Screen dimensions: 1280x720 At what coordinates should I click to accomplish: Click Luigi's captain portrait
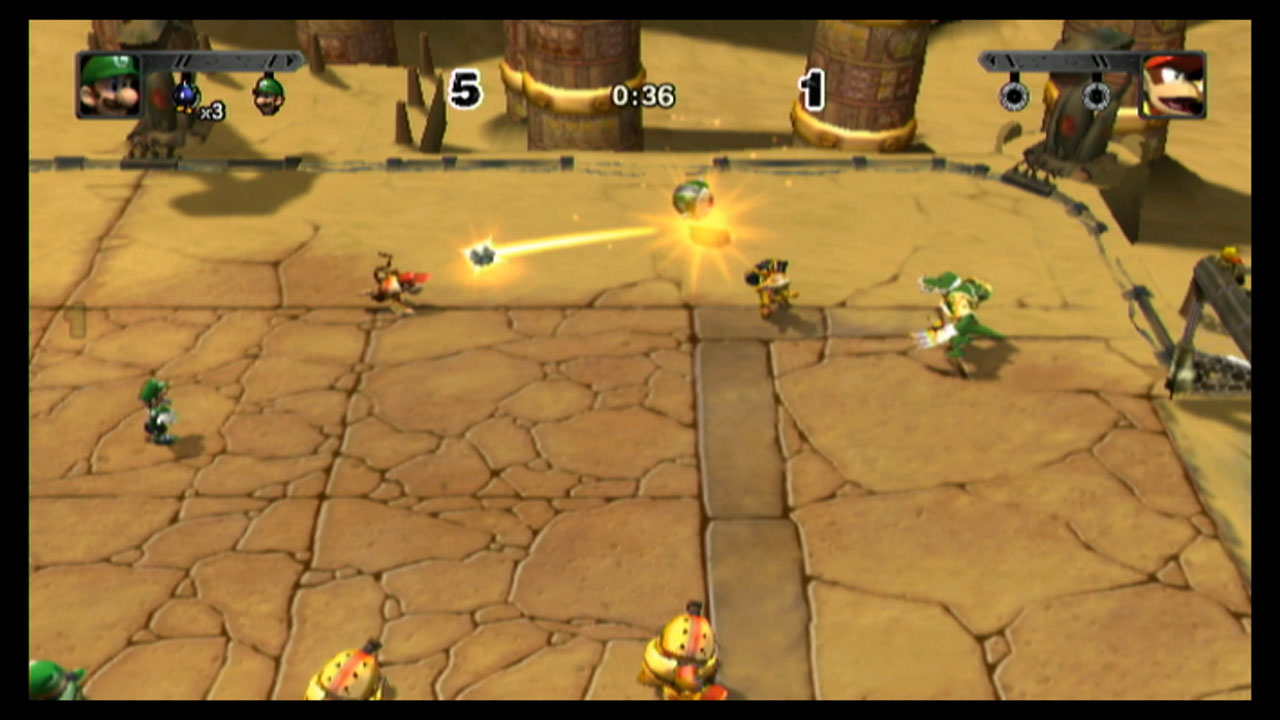coord(108,86)
